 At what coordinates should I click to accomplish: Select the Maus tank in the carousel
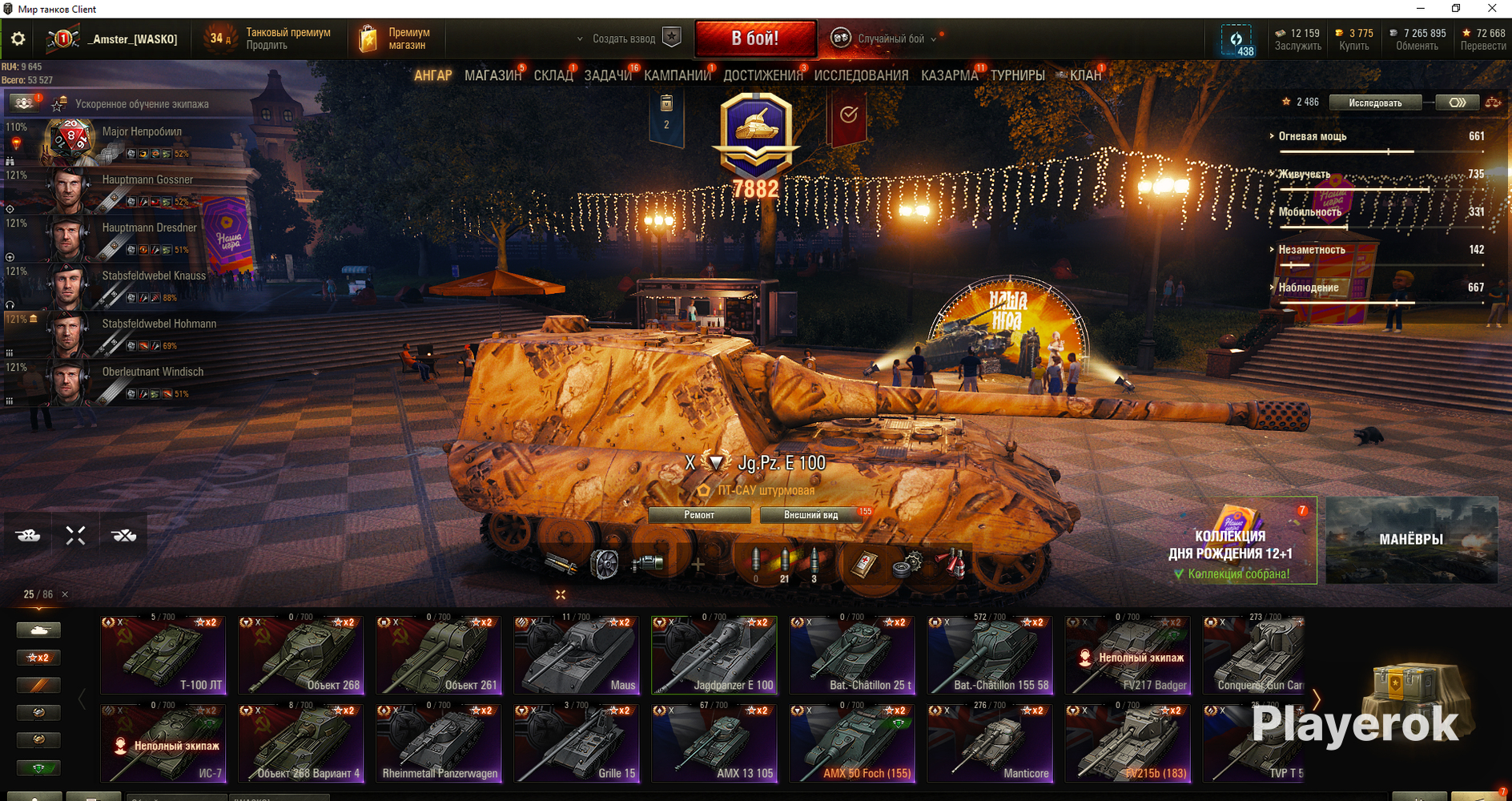[577, 655]
